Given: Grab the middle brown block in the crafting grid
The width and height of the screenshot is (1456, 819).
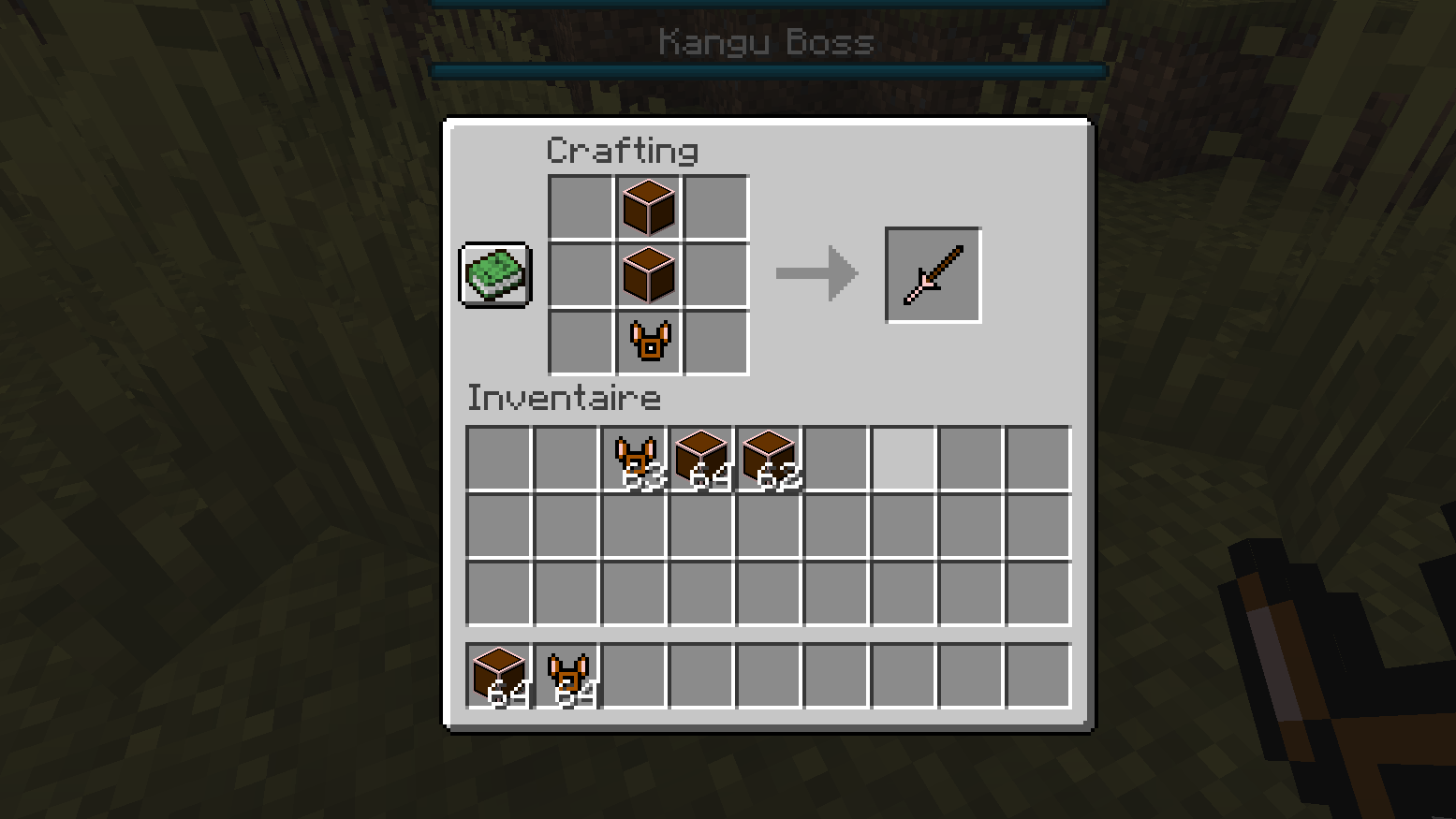Looking at the screenshot, I should (647, 273).
